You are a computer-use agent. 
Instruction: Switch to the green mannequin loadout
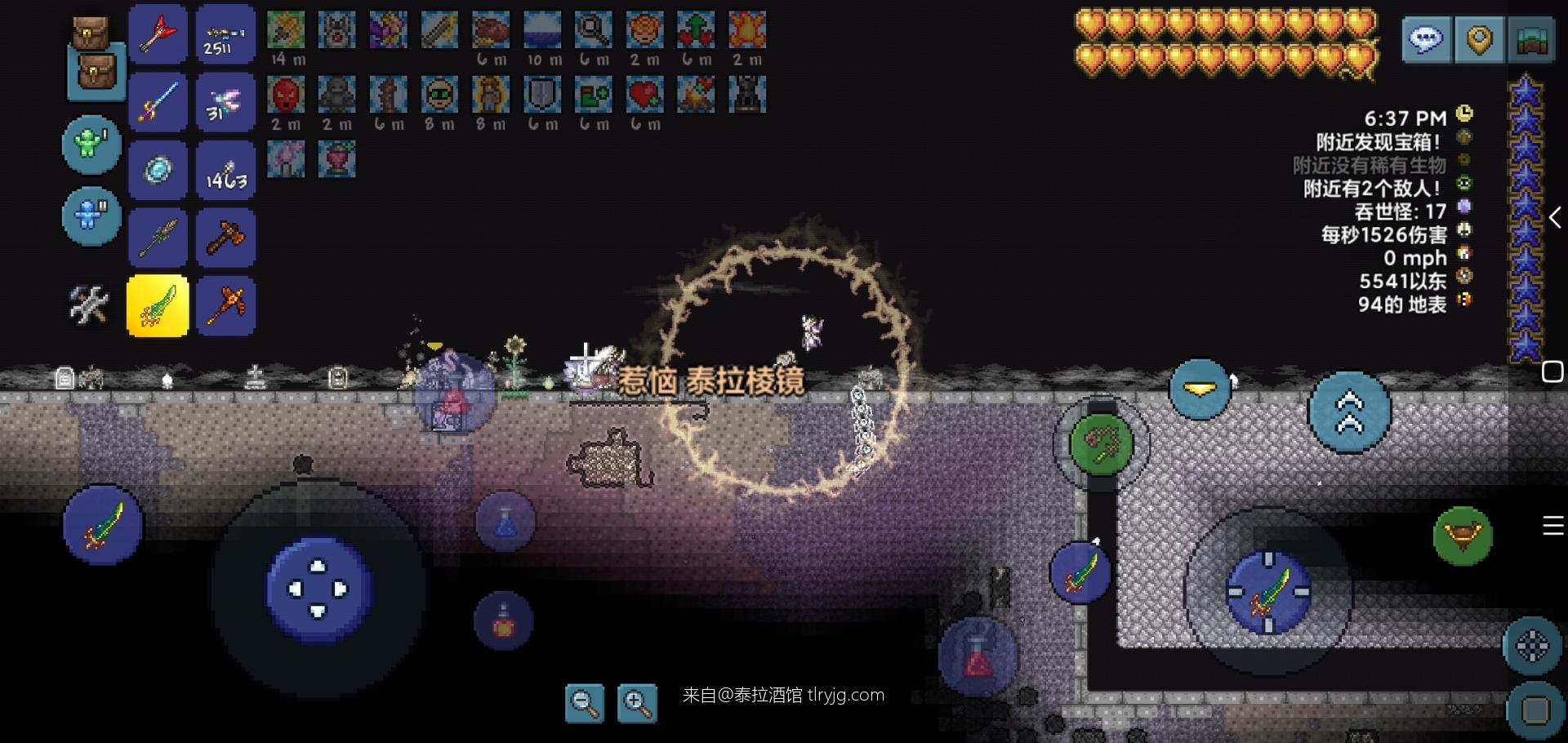coord(91,144)
